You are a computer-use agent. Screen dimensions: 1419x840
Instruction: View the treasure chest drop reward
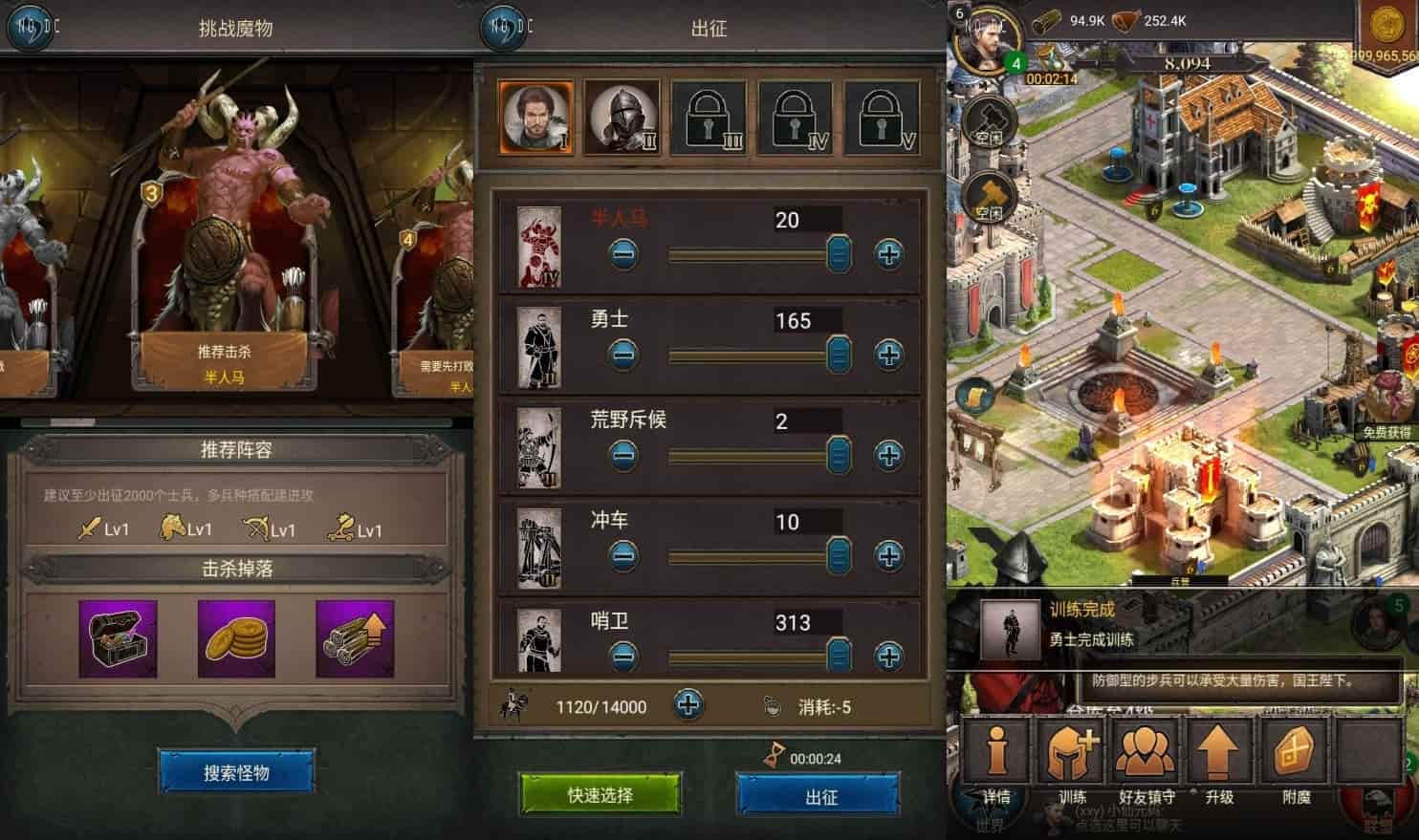coord(118,638)
